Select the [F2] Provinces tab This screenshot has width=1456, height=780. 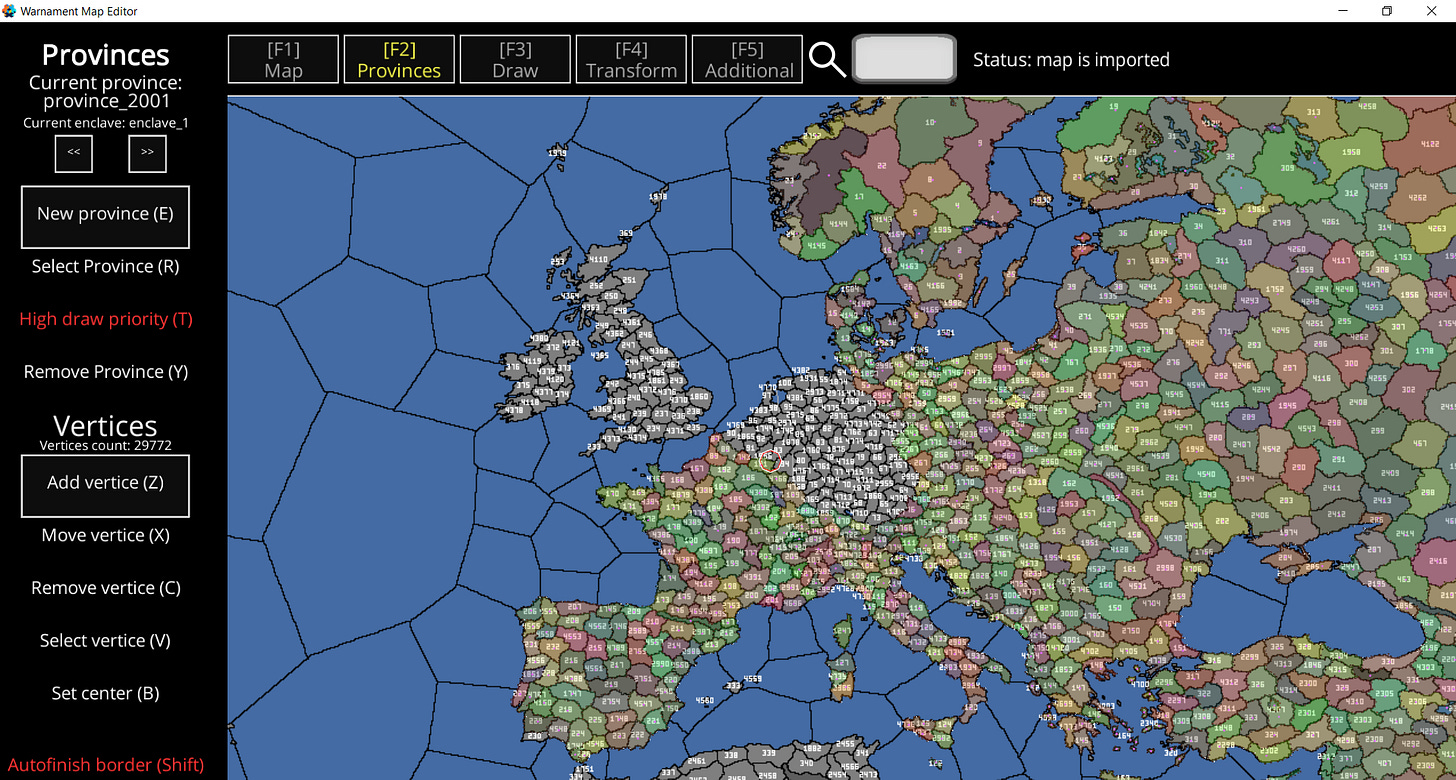tap(399, 59)
